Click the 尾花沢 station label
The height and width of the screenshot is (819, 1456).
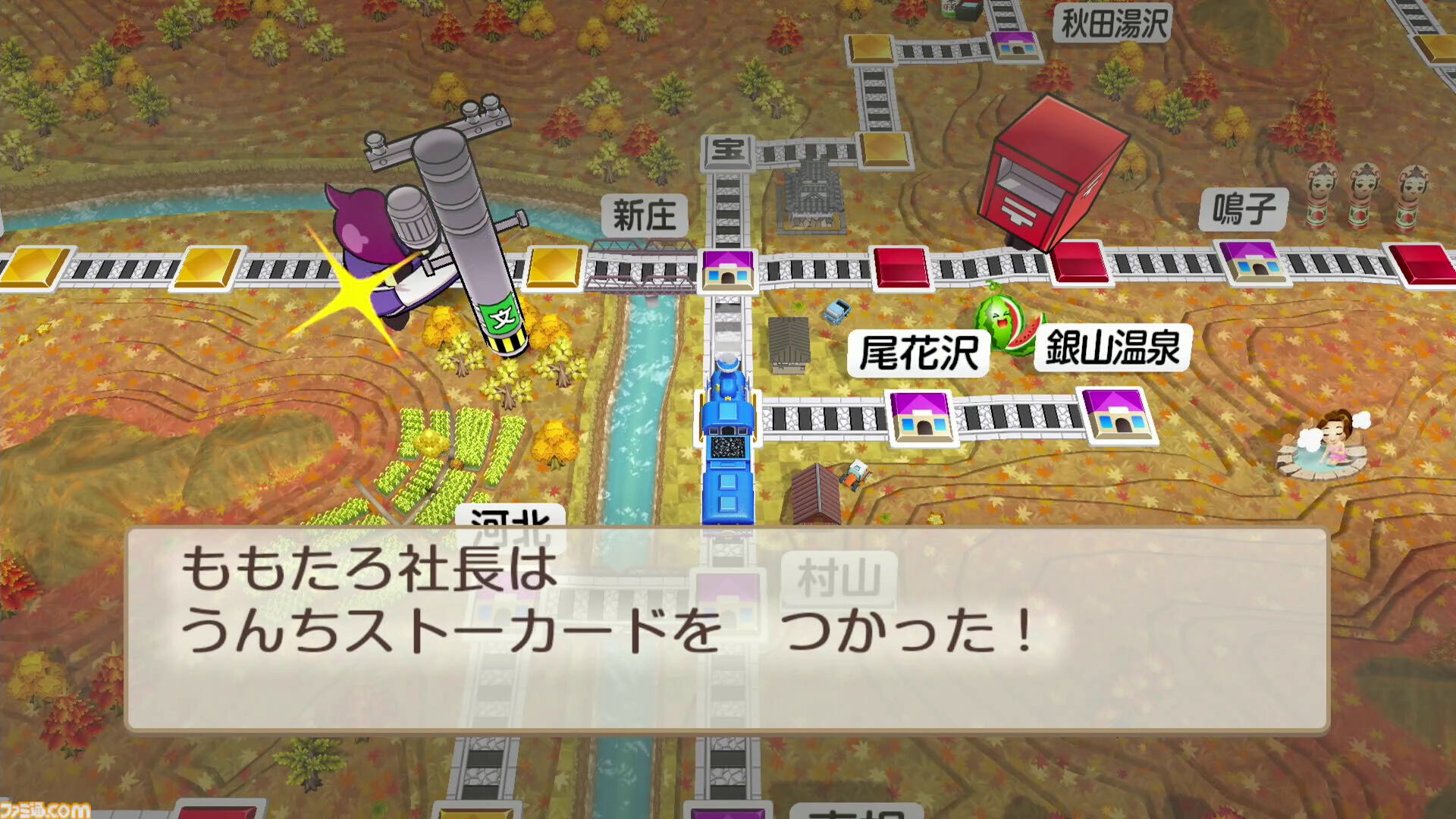tap(919, 354)
